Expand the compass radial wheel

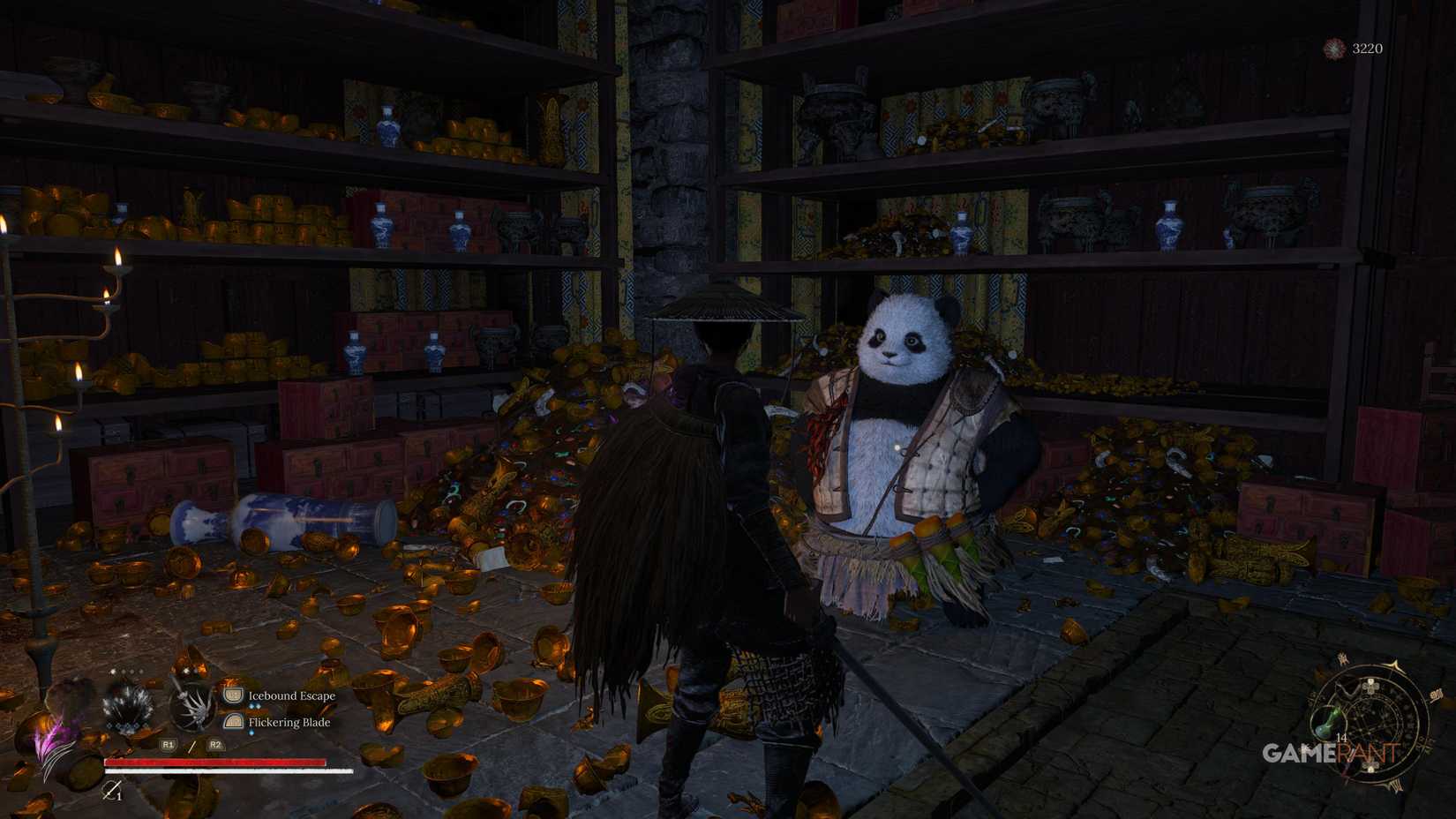coord(1372,728)
